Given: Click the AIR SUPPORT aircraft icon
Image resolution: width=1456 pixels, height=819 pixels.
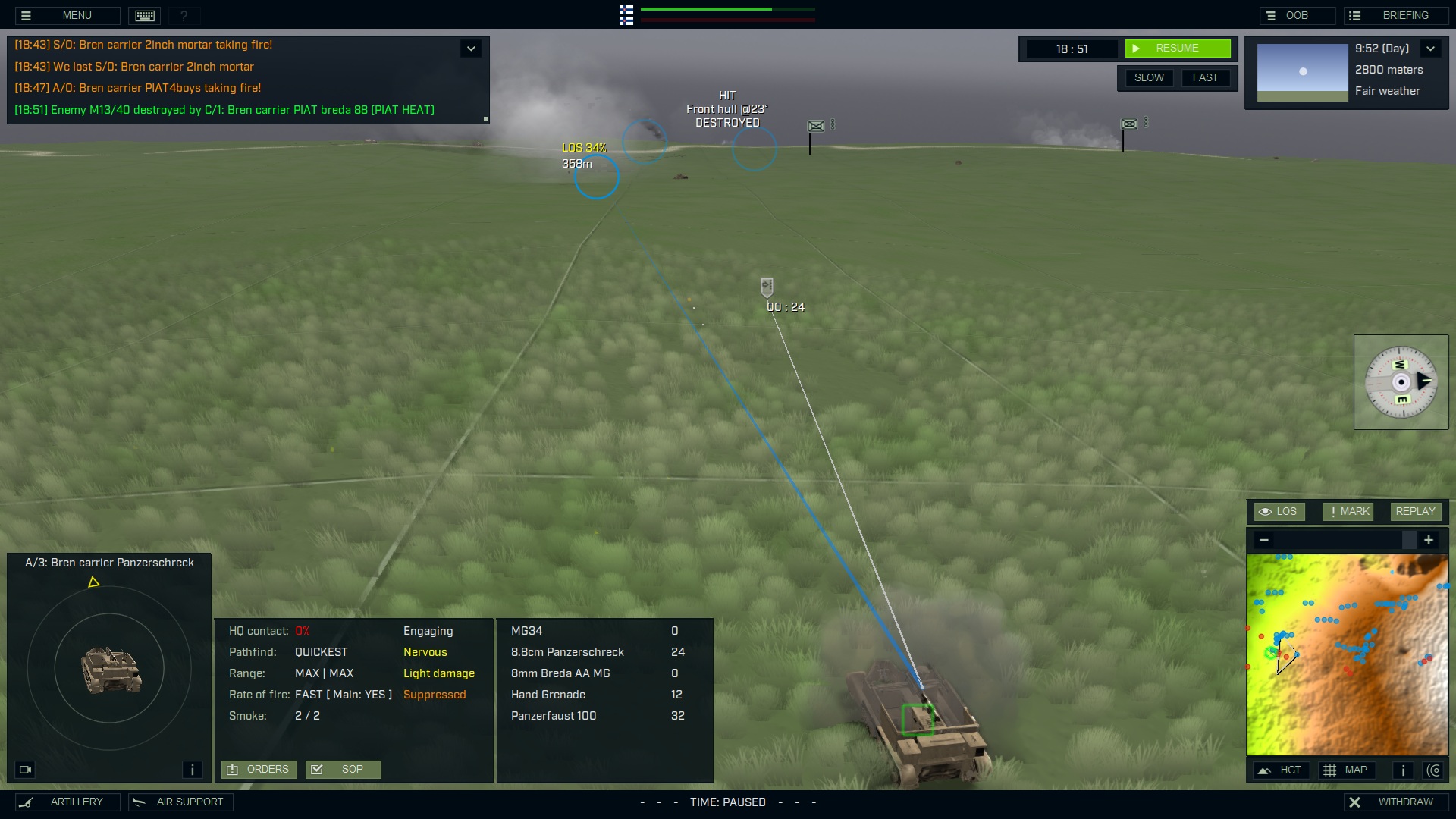Looking at the screenshot, I should pos(140,802).
